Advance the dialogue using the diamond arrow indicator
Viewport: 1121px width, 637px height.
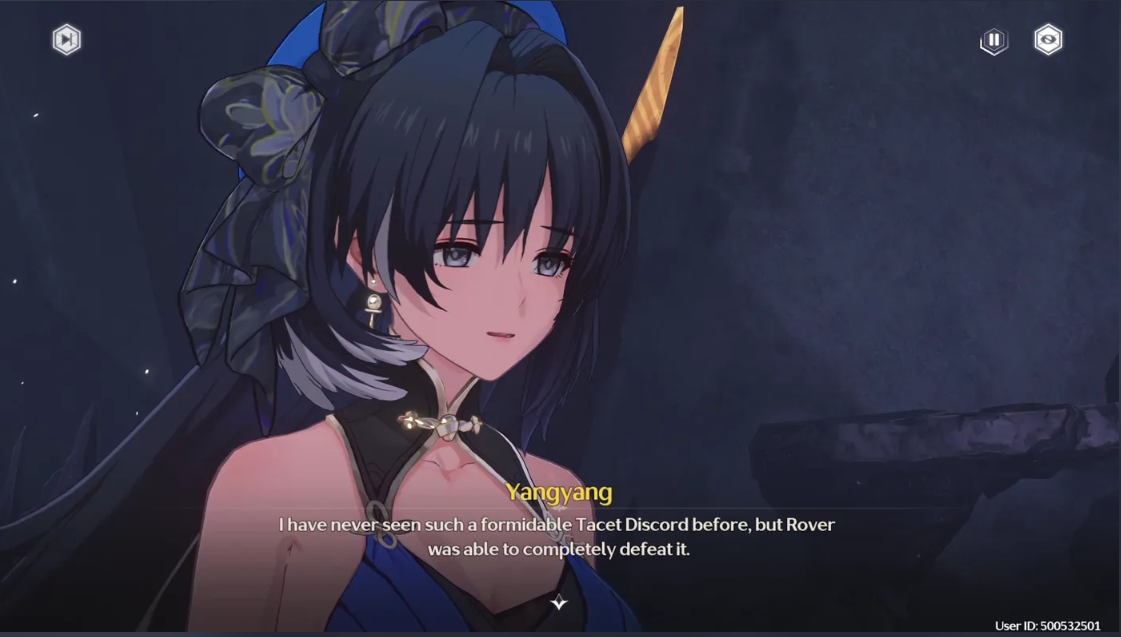click(x=559, y=602)
